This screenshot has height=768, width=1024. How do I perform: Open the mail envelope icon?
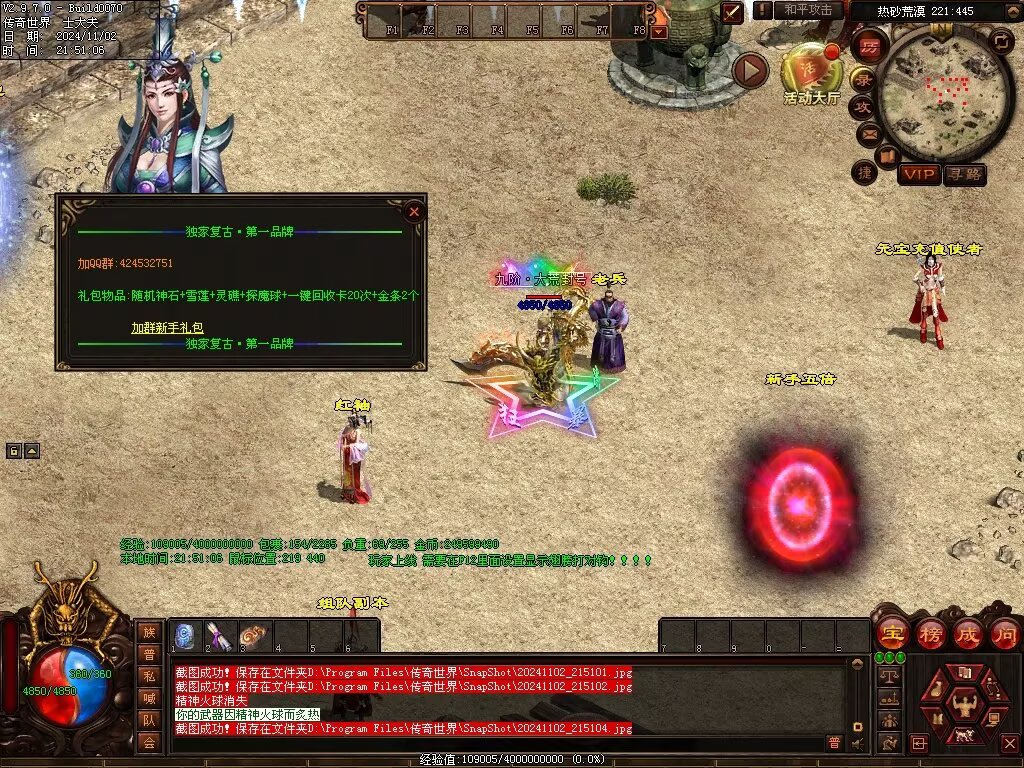867,133
